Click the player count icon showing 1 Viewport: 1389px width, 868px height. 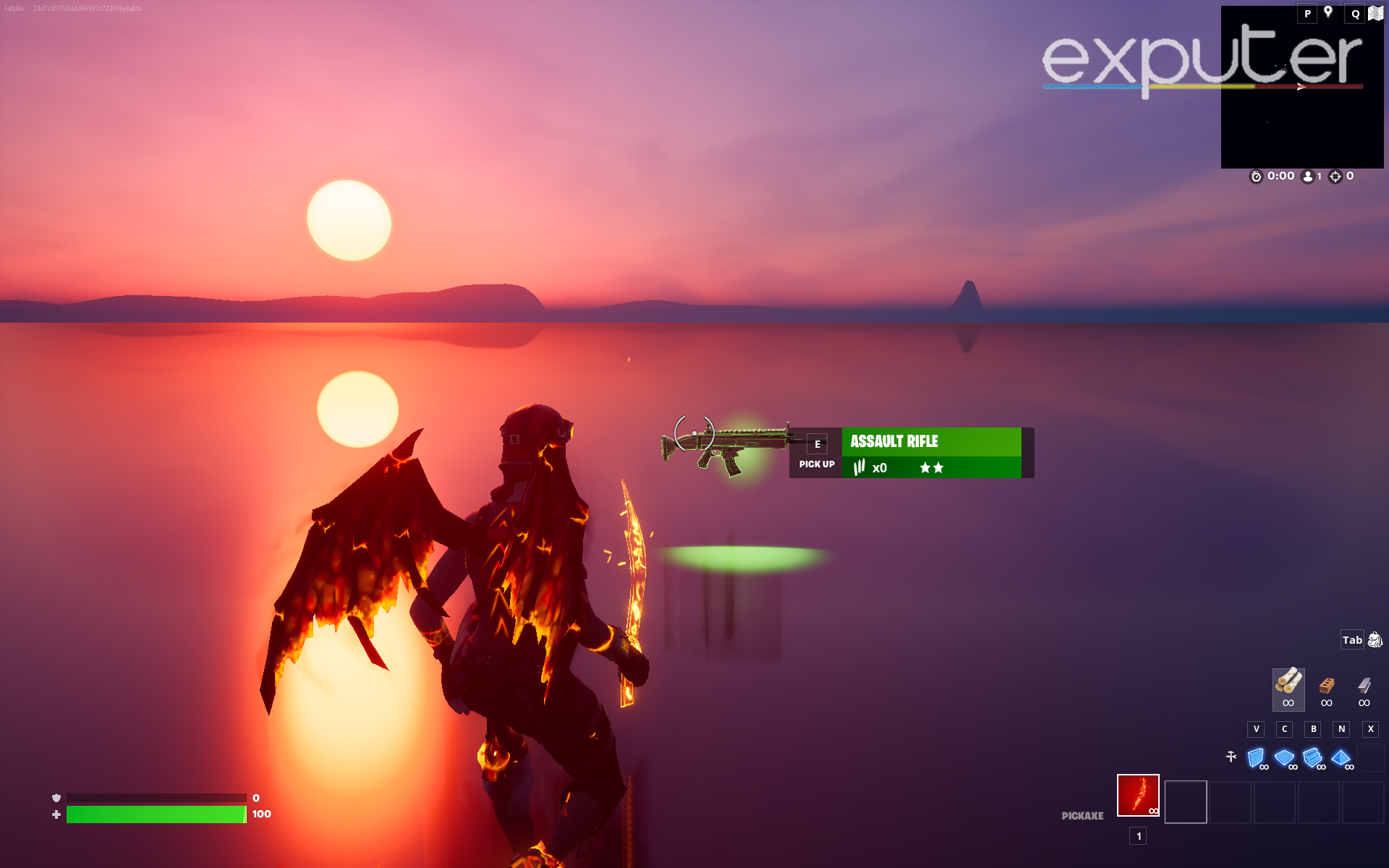click(1308, 176)
